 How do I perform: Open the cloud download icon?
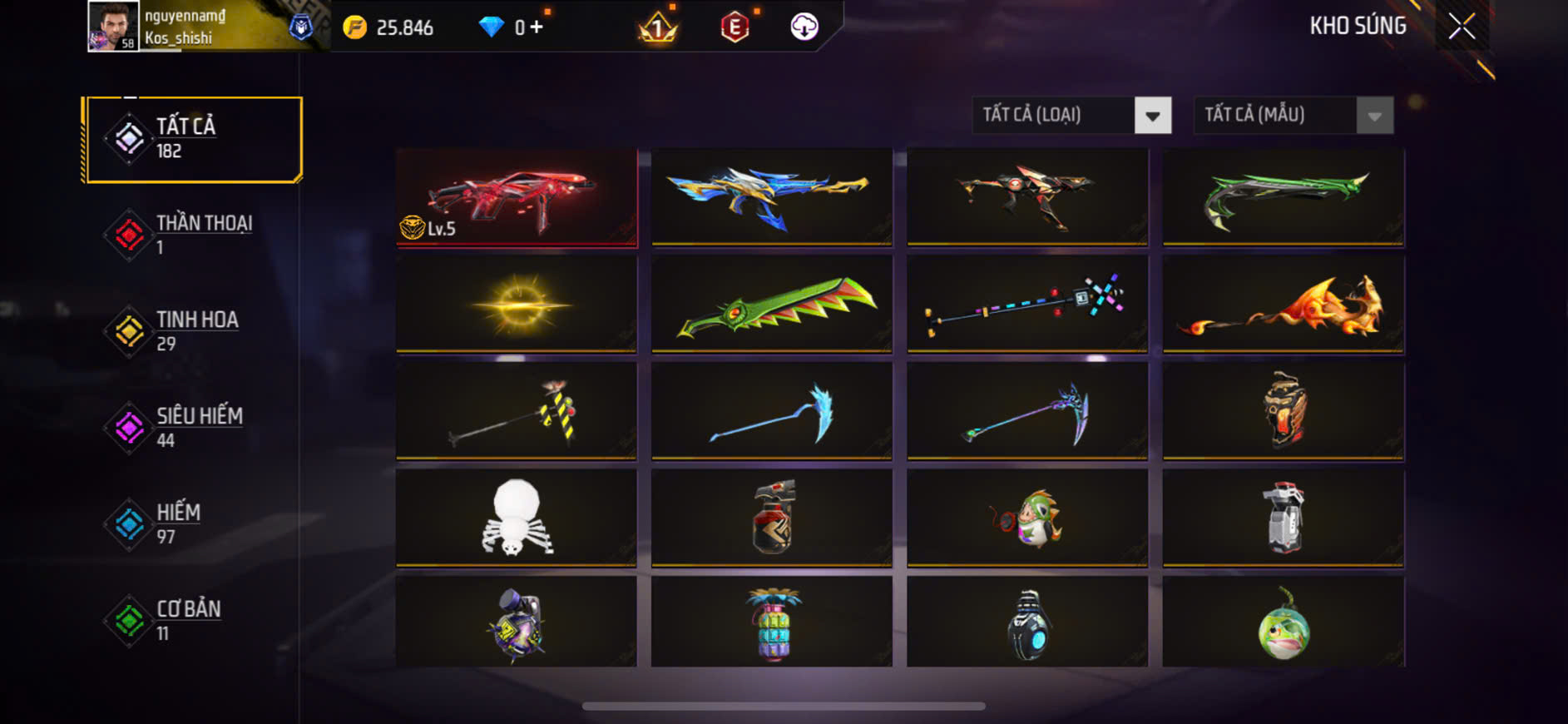tap(804, 27)
